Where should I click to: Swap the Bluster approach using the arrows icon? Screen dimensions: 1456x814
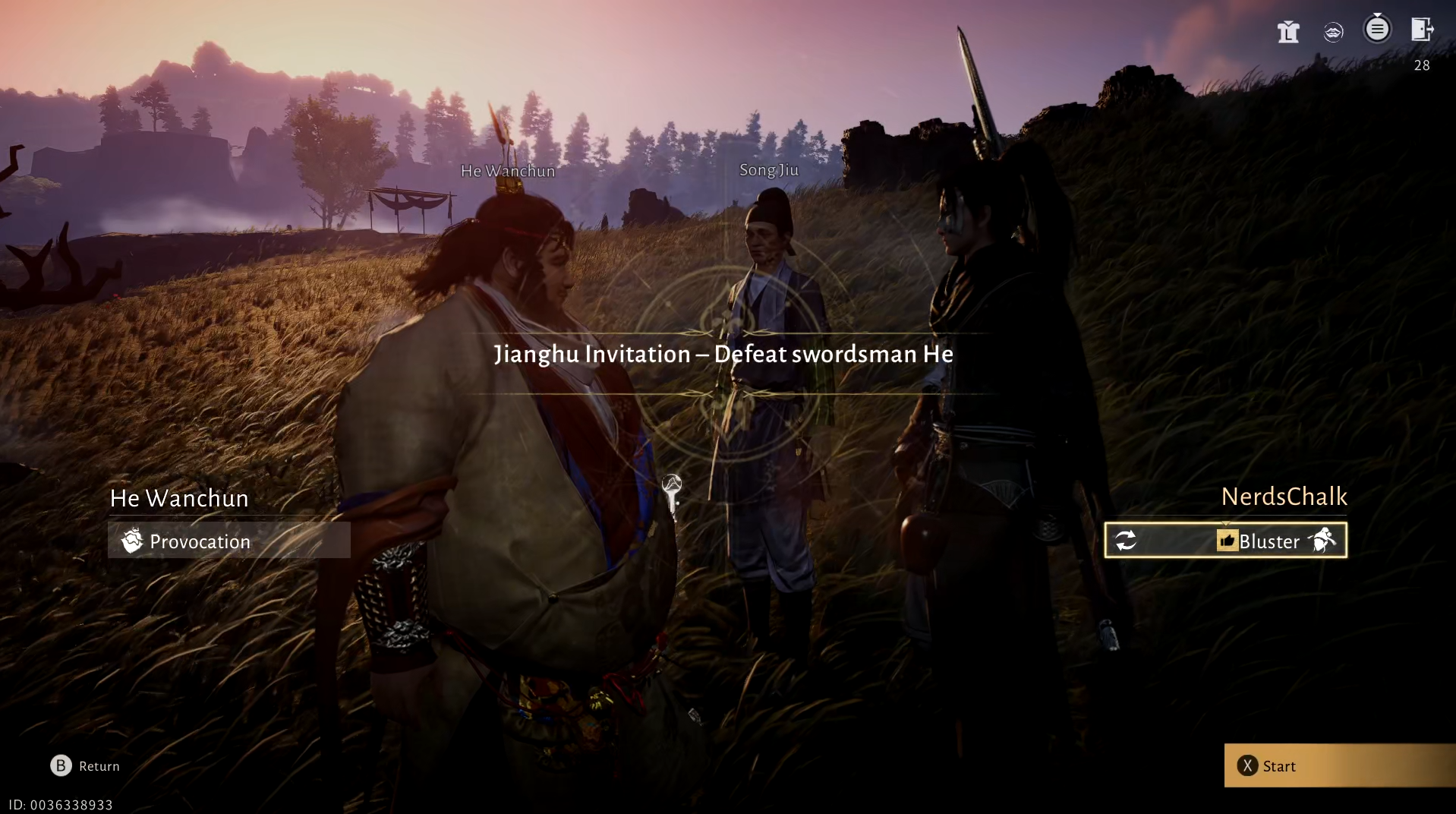pos(1126,541)
